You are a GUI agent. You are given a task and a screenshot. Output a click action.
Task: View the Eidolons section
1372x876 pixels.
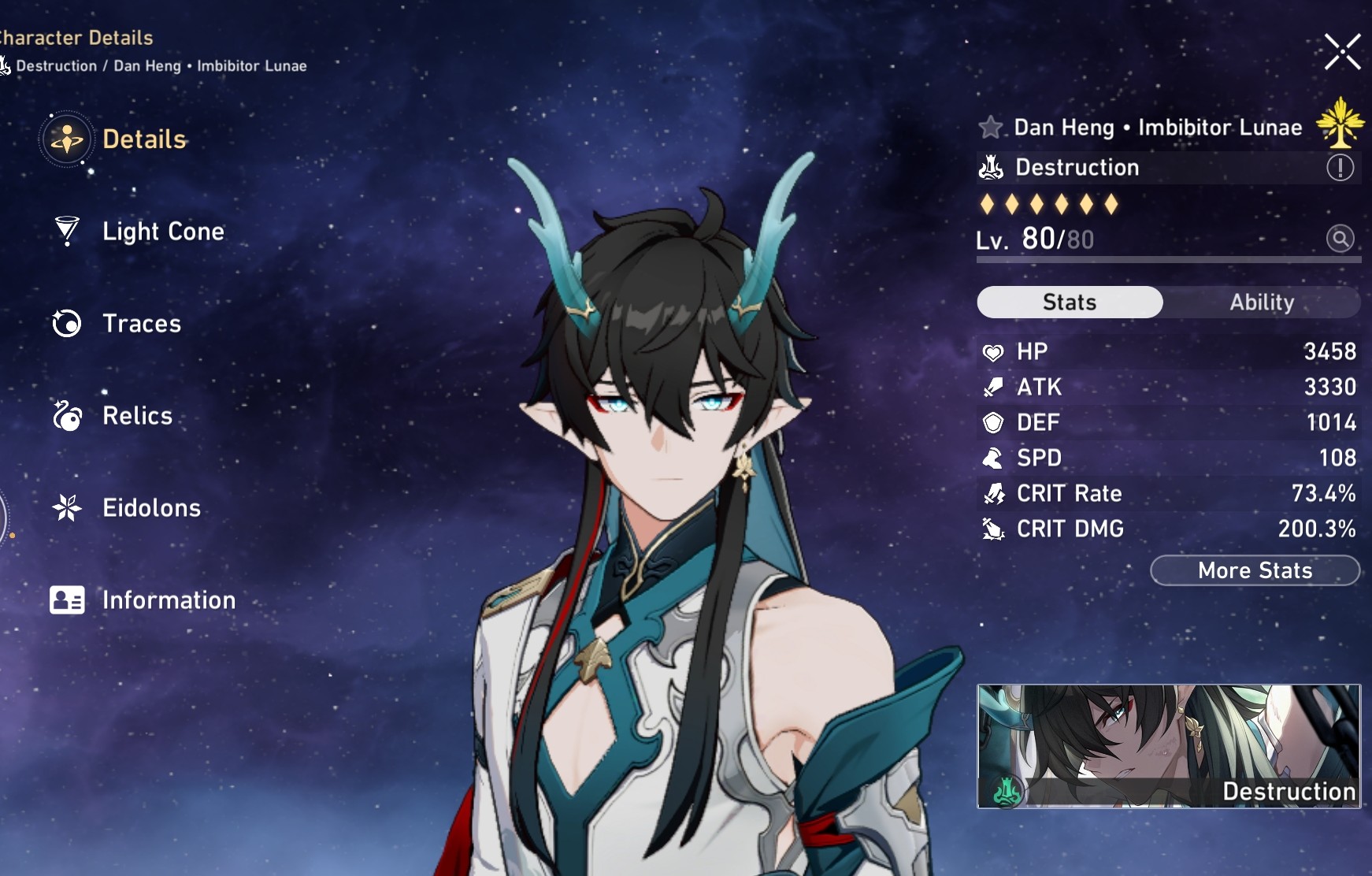[x=150, y=508]
